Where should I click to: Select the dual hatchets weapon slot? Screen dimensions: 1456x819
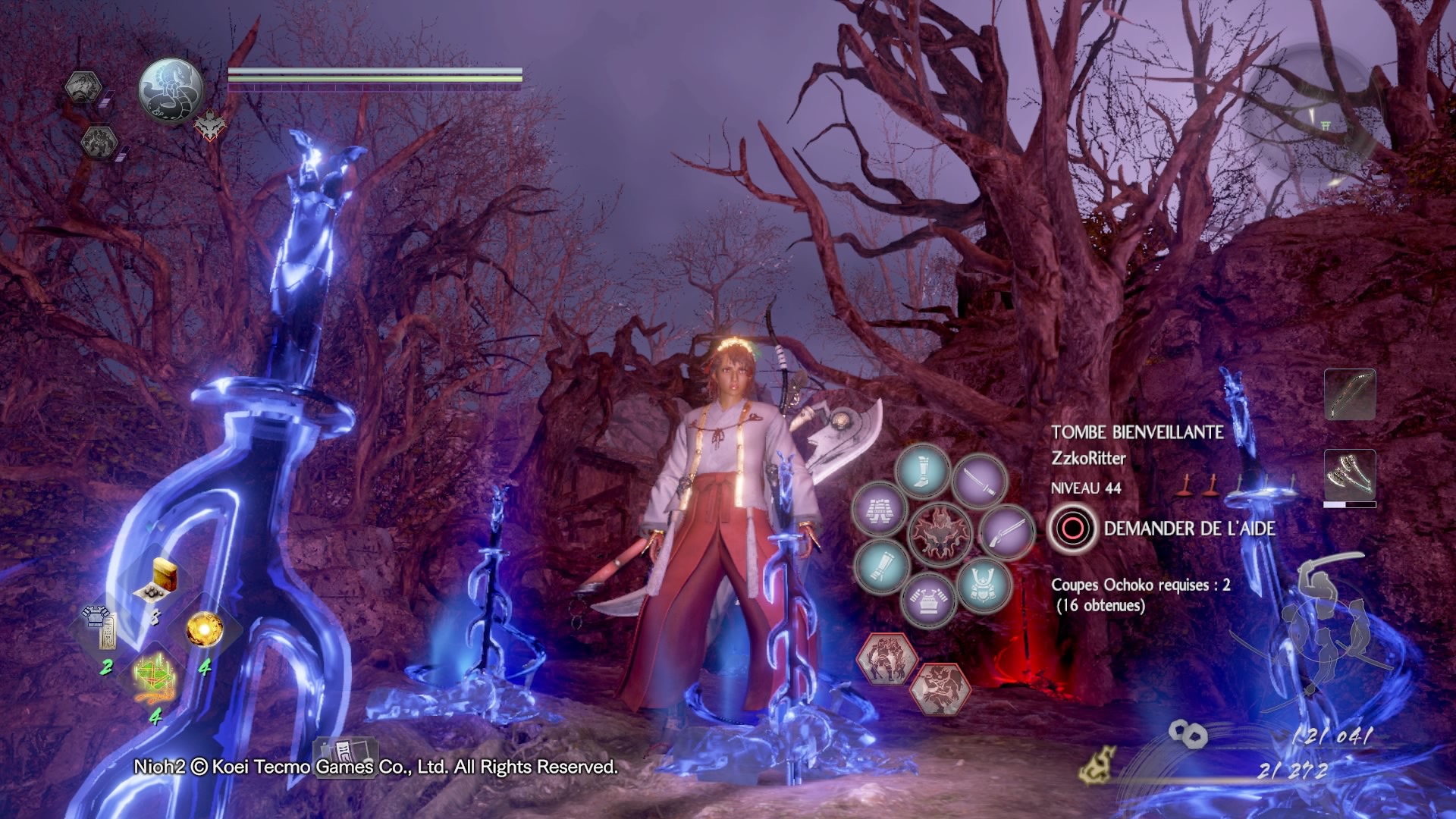pyautogui.click(x=1350, y=475)
